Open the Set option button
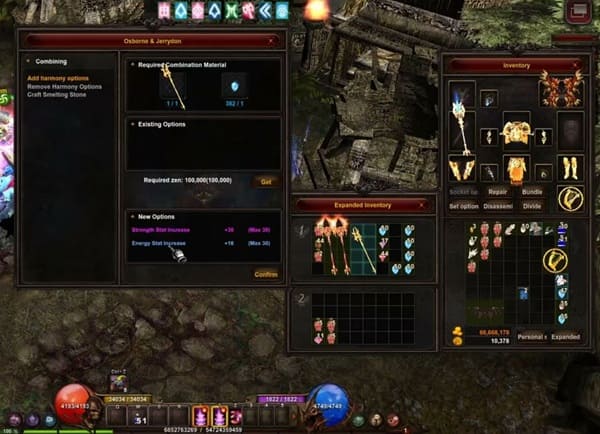600x434 pixels. tap(463, 206)
